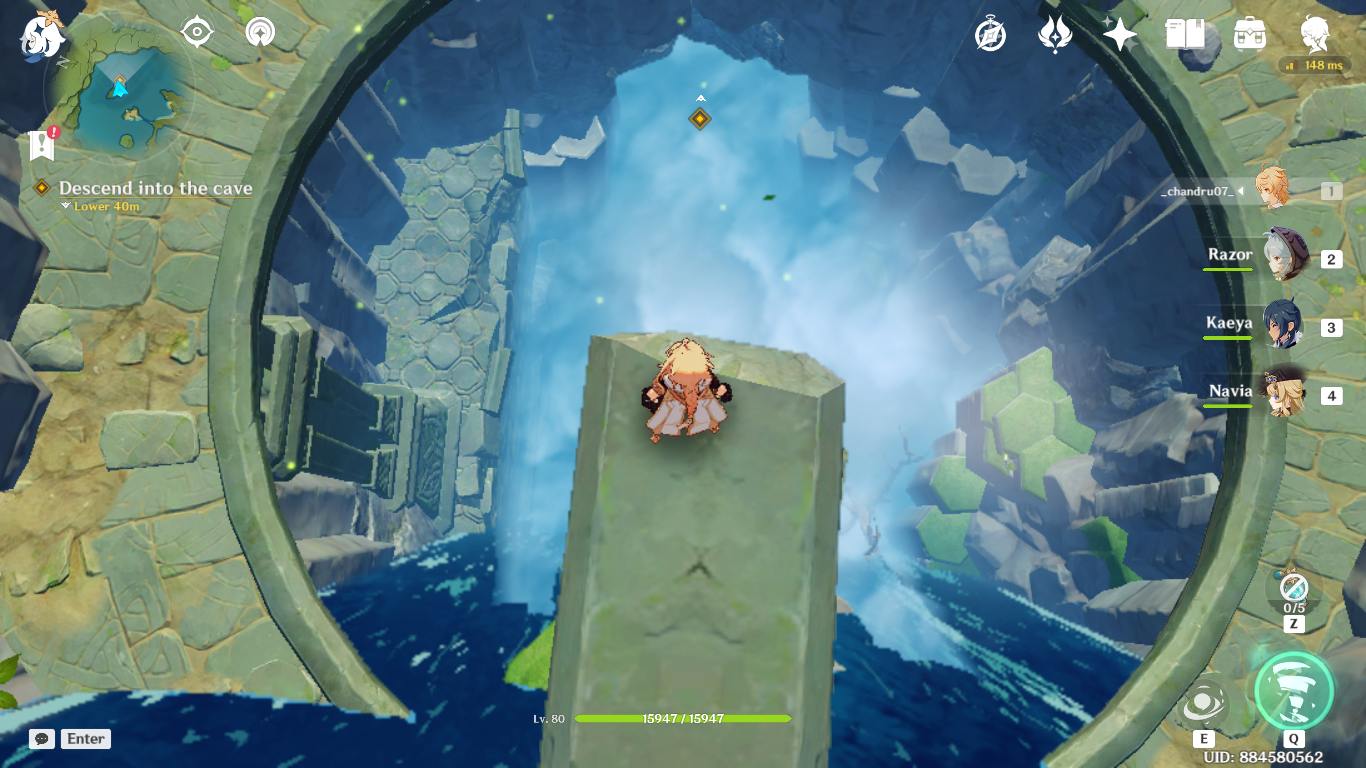Toggle the eye-shaped elemental sight icon
Image resolution: width=1366 pixels, height=768 pixels.
197,32
